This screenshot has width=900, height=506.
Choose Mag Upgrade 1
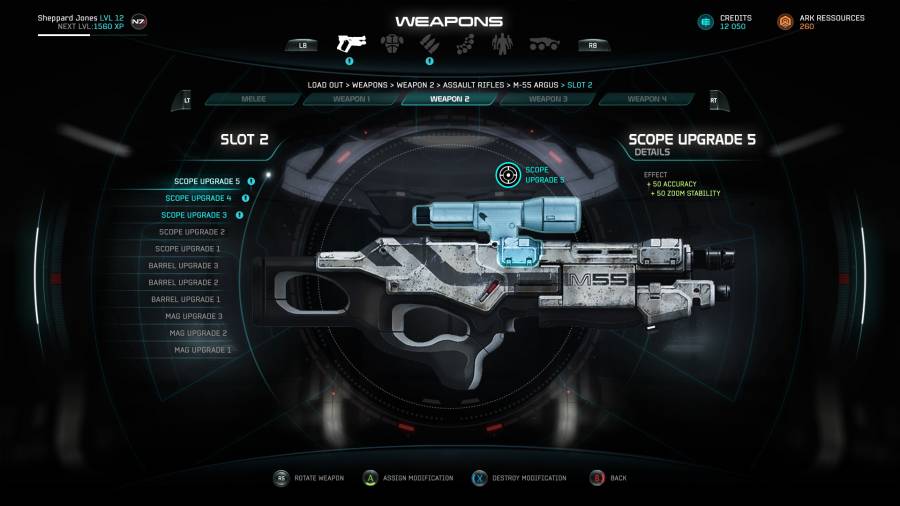[202, 350]
